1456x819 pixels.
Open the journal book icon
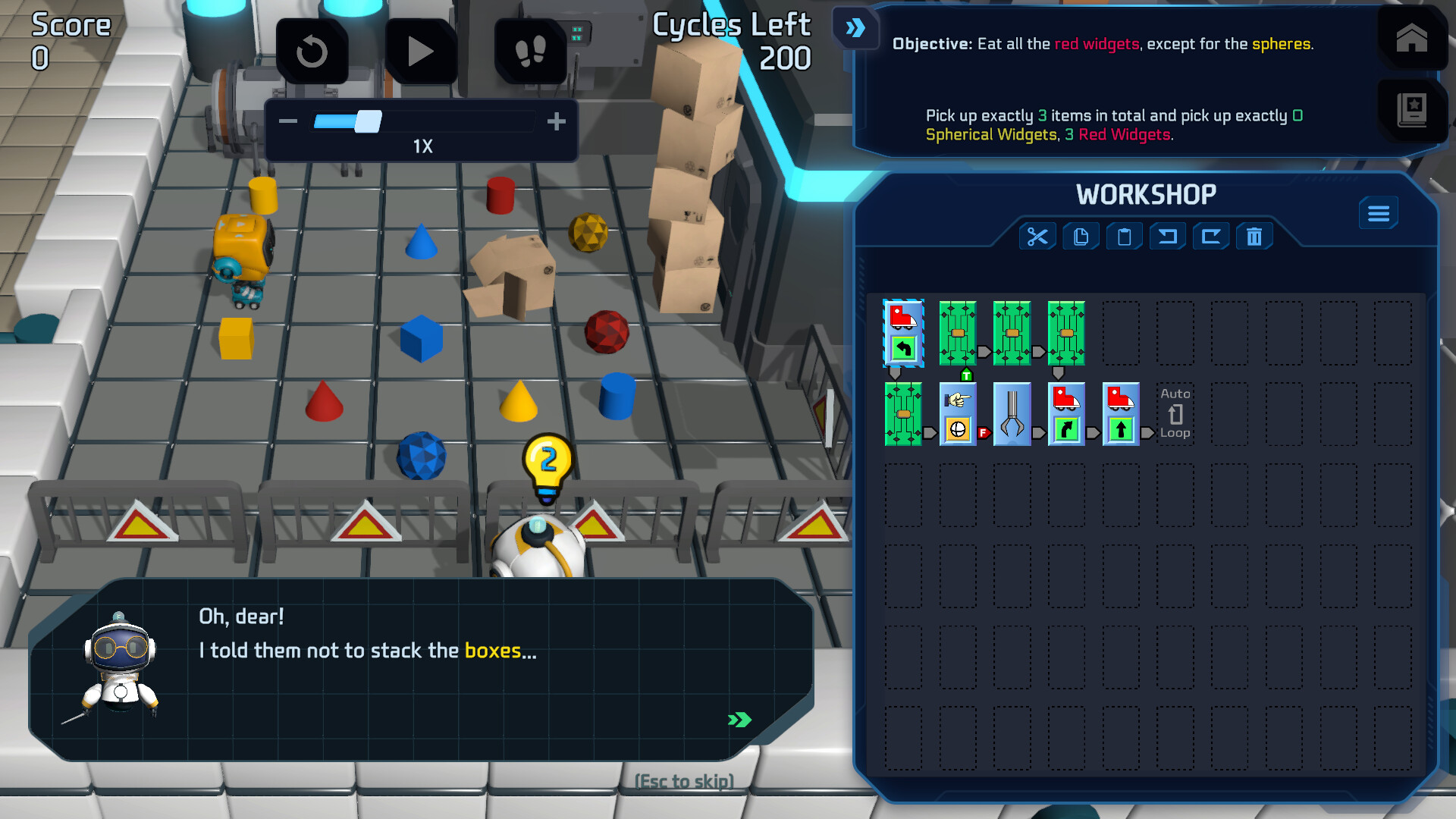[1411, 111]
